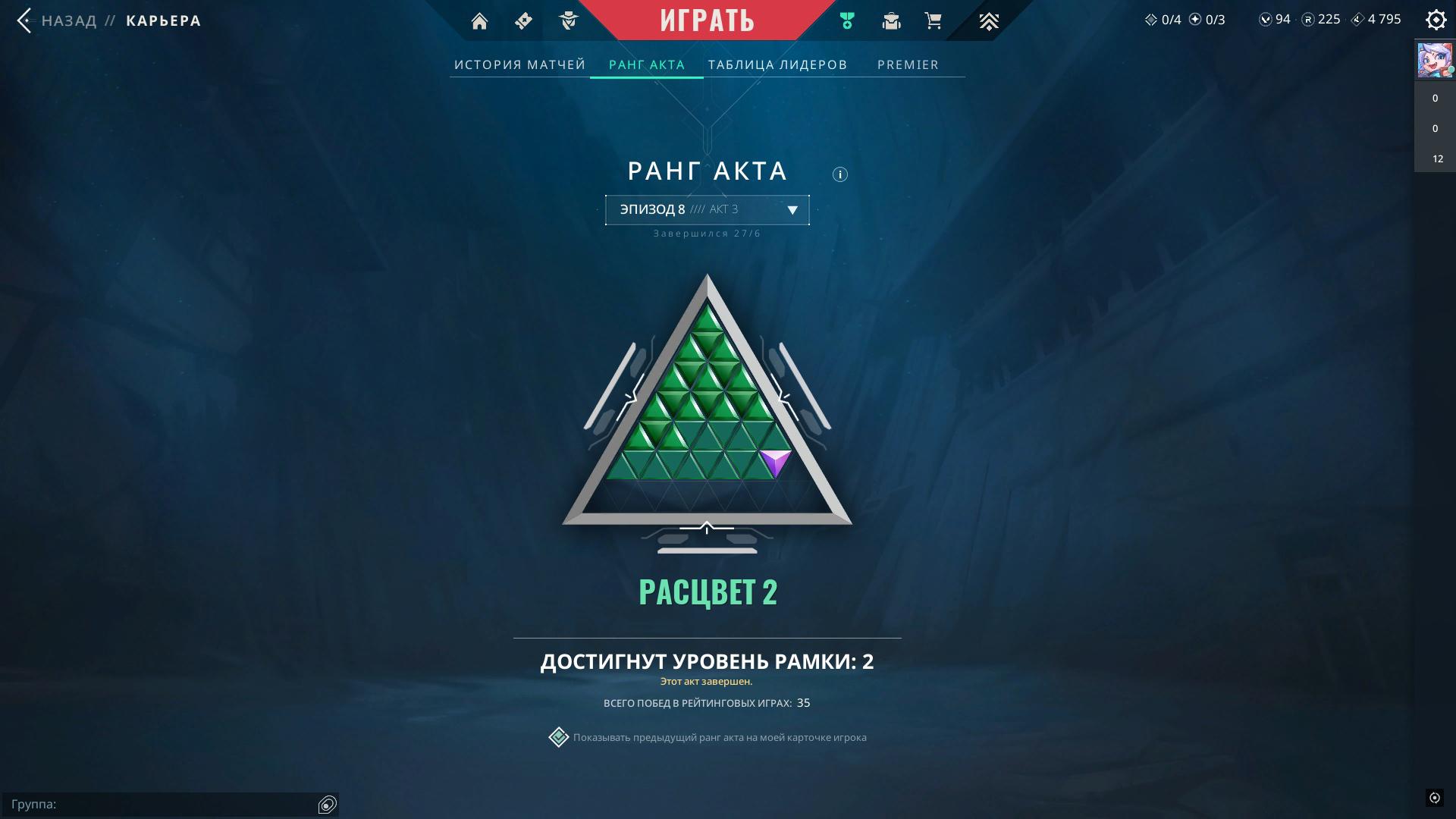Open the home screen icon

[479, 21]
